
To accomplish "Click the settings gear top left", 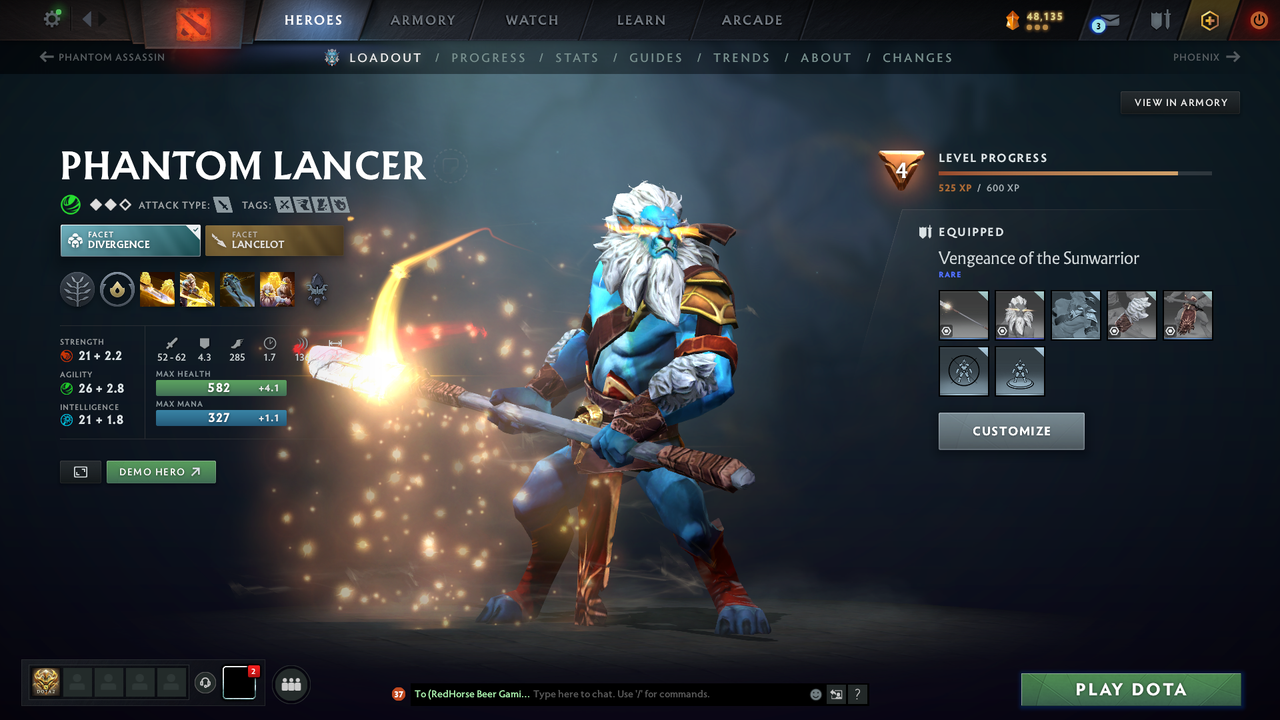I will [x=52, y=18].
